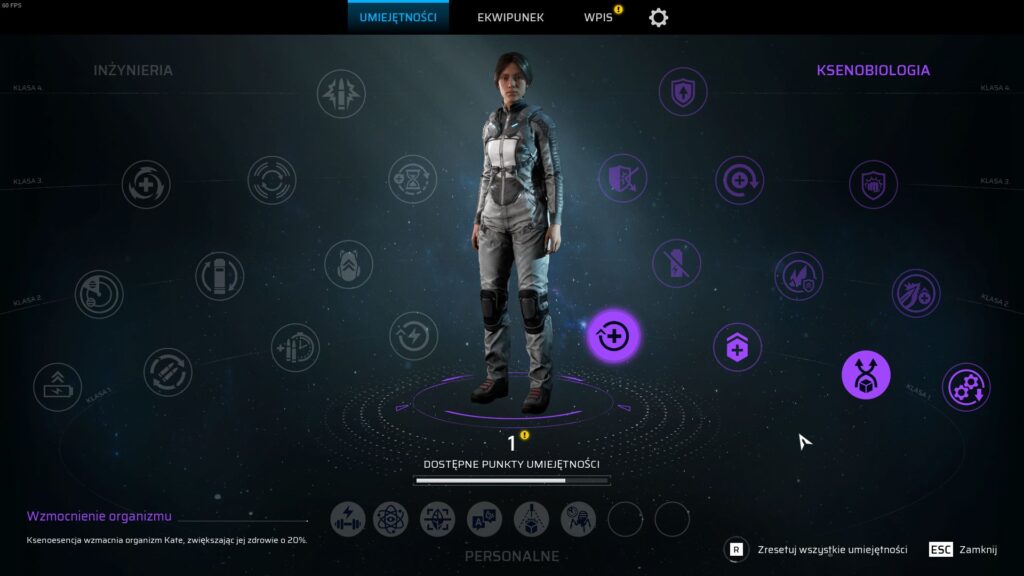Open the settings gear icon
Image resolution: width=1024 pixels, height=576 pixels.
point(658,17)
